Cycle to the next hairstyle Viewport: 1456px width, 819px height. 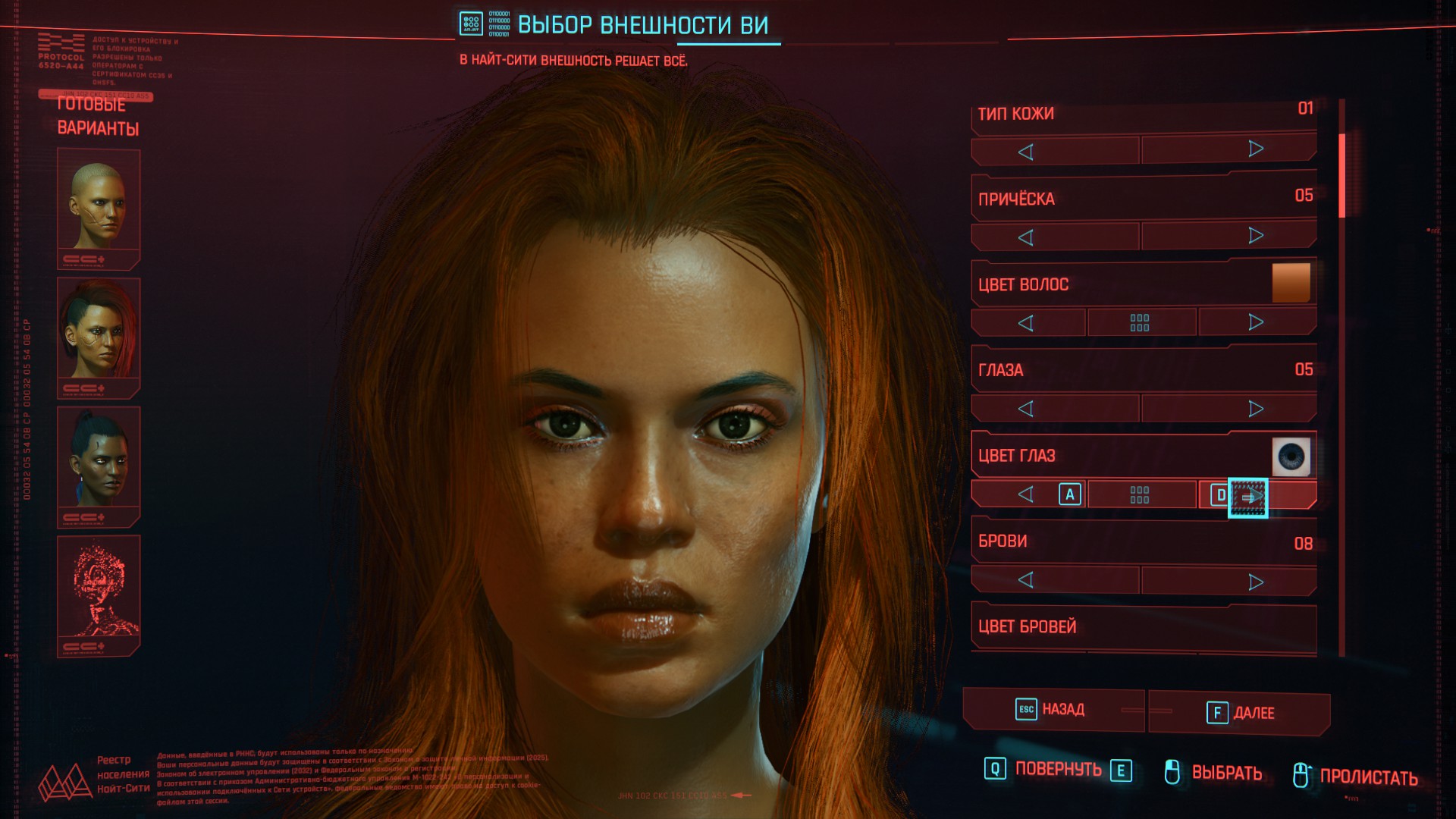tap(1256, 236)
